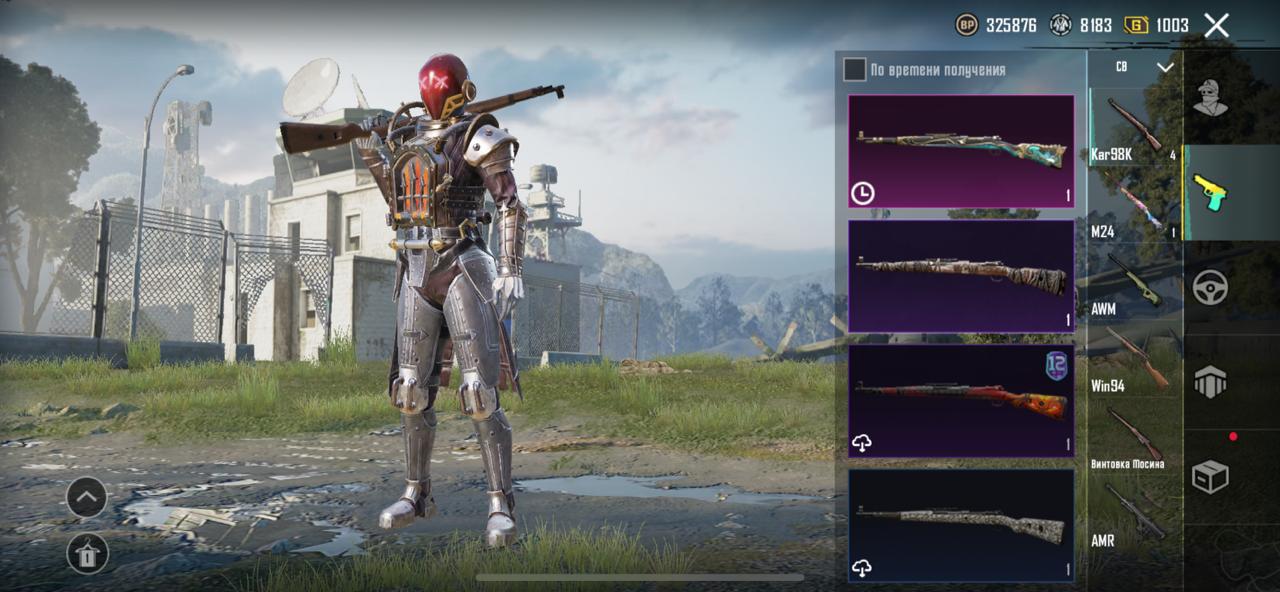1280x592 pixels.
Task: Toggle the 'По времени получения' sort checkbox
Action: pyautogui.click(x=854, y=69)
